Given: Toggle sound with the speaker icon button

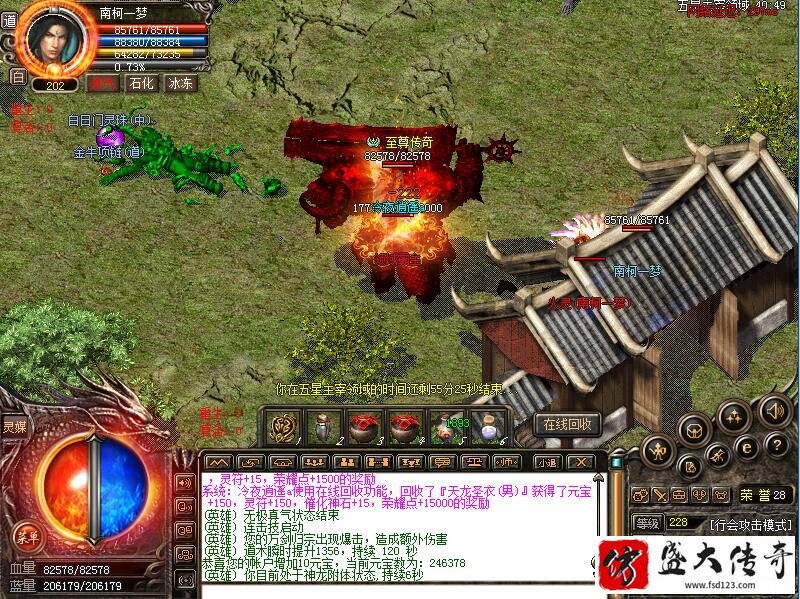Looking at the screenshot, I should coord(774,409).
